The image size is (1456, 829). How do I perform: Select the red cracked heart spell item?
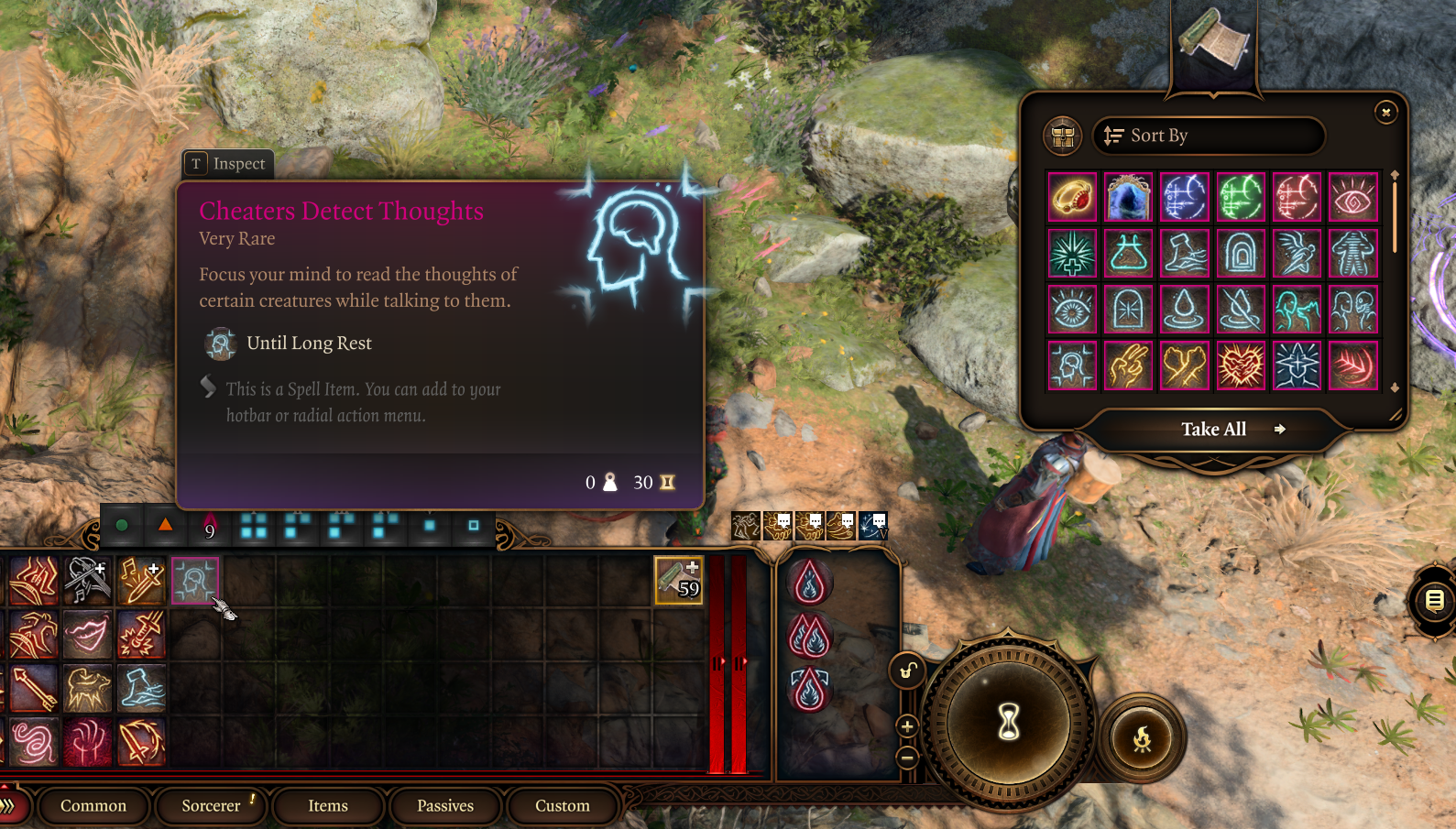click(x=1241, y=365)
